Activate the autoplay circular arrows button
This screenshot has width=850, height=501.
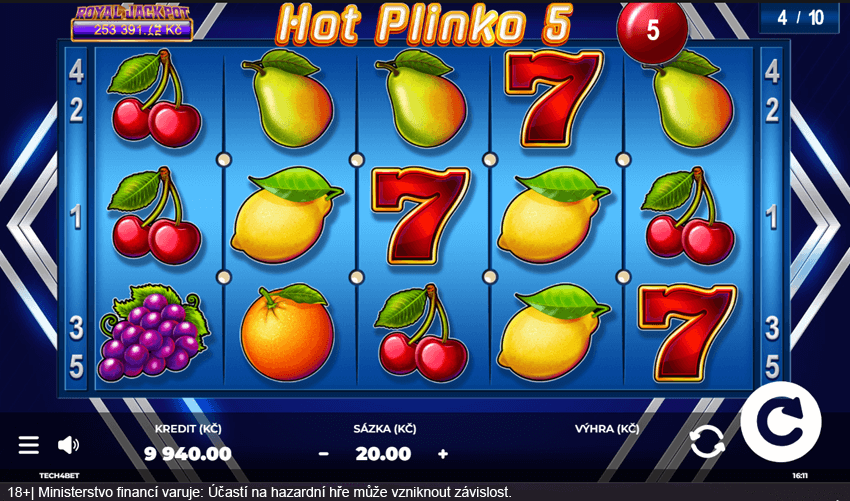pyautogui.click(x=707, y=441)
